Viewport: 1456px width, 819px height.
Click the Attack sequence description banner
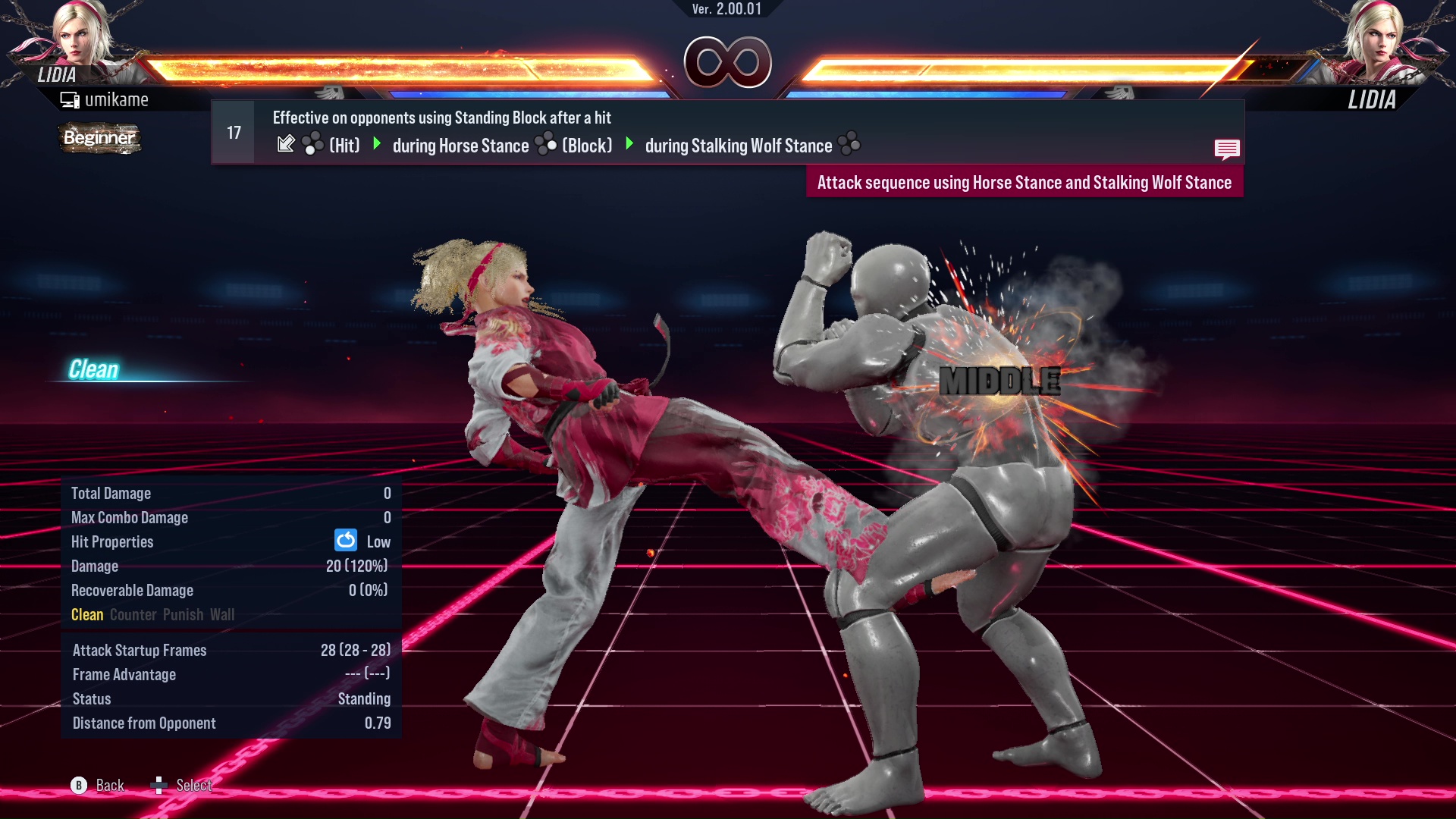(1025, 182)
